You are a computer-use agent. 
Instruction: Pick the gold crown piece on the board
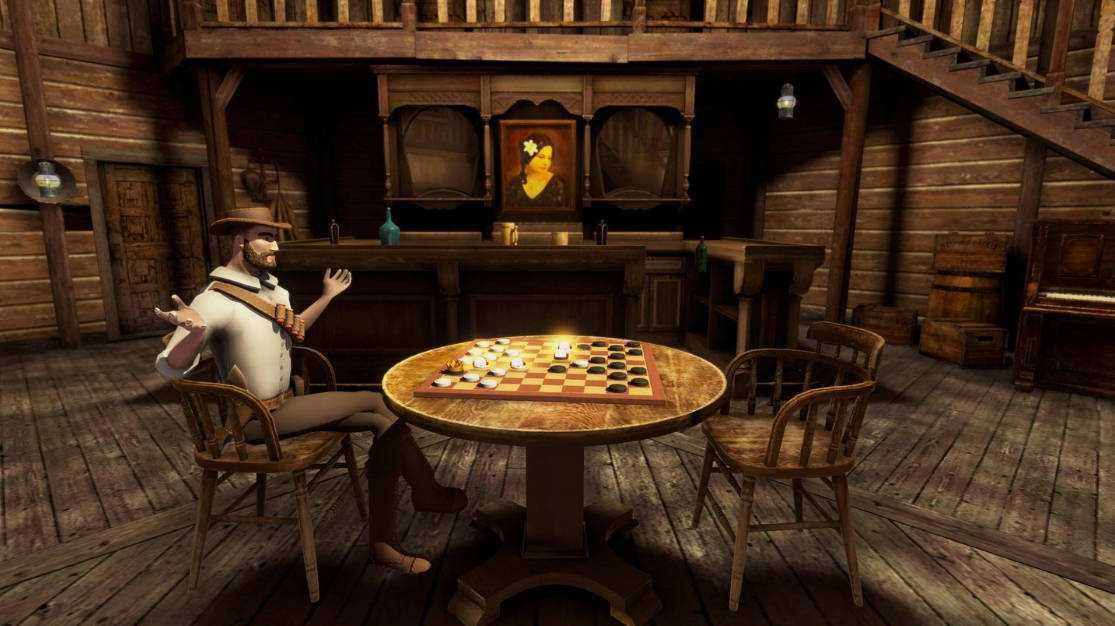tap(455, 366)
